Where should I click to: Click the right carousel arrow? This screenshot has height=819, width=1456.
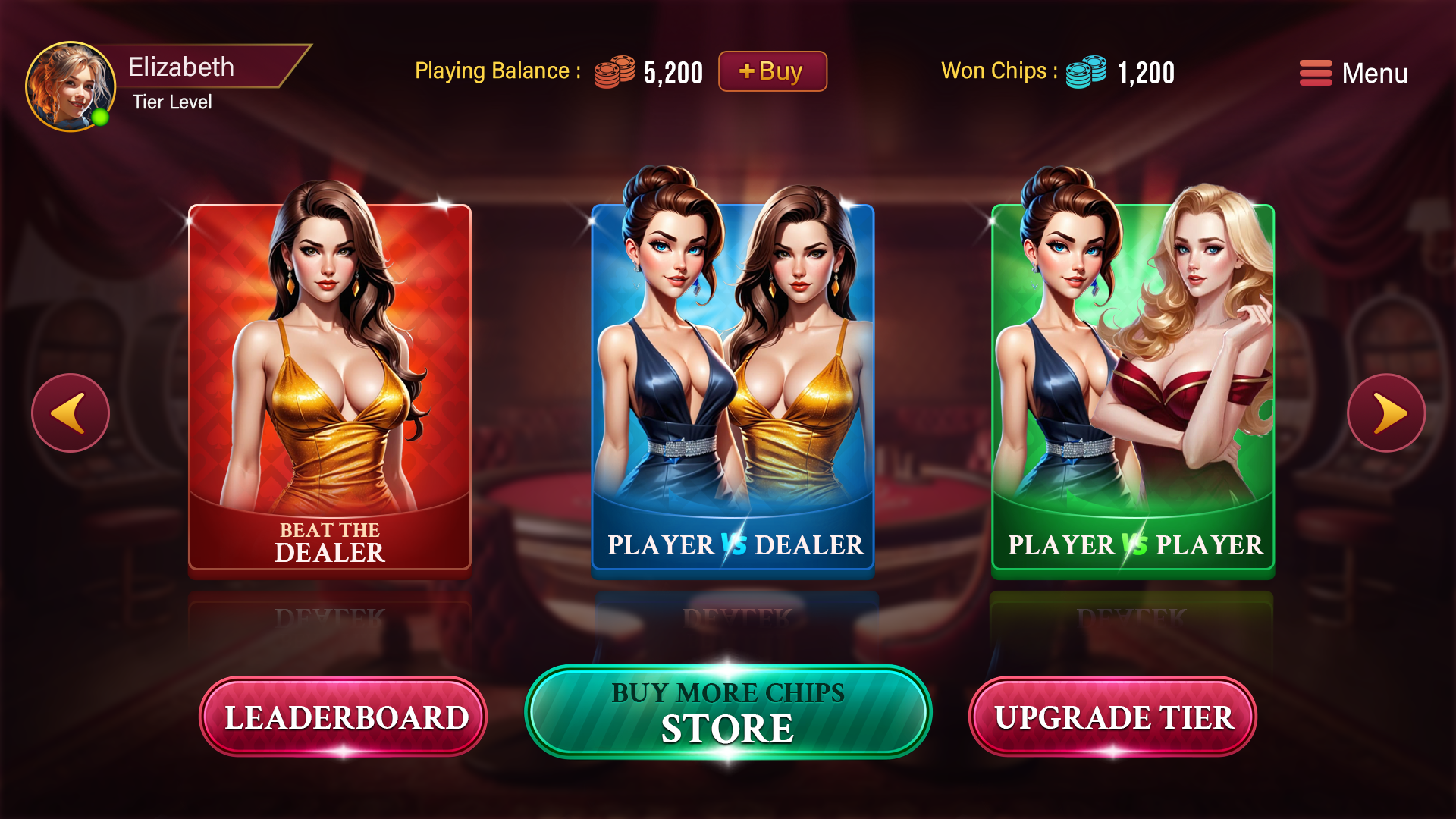1386,413
